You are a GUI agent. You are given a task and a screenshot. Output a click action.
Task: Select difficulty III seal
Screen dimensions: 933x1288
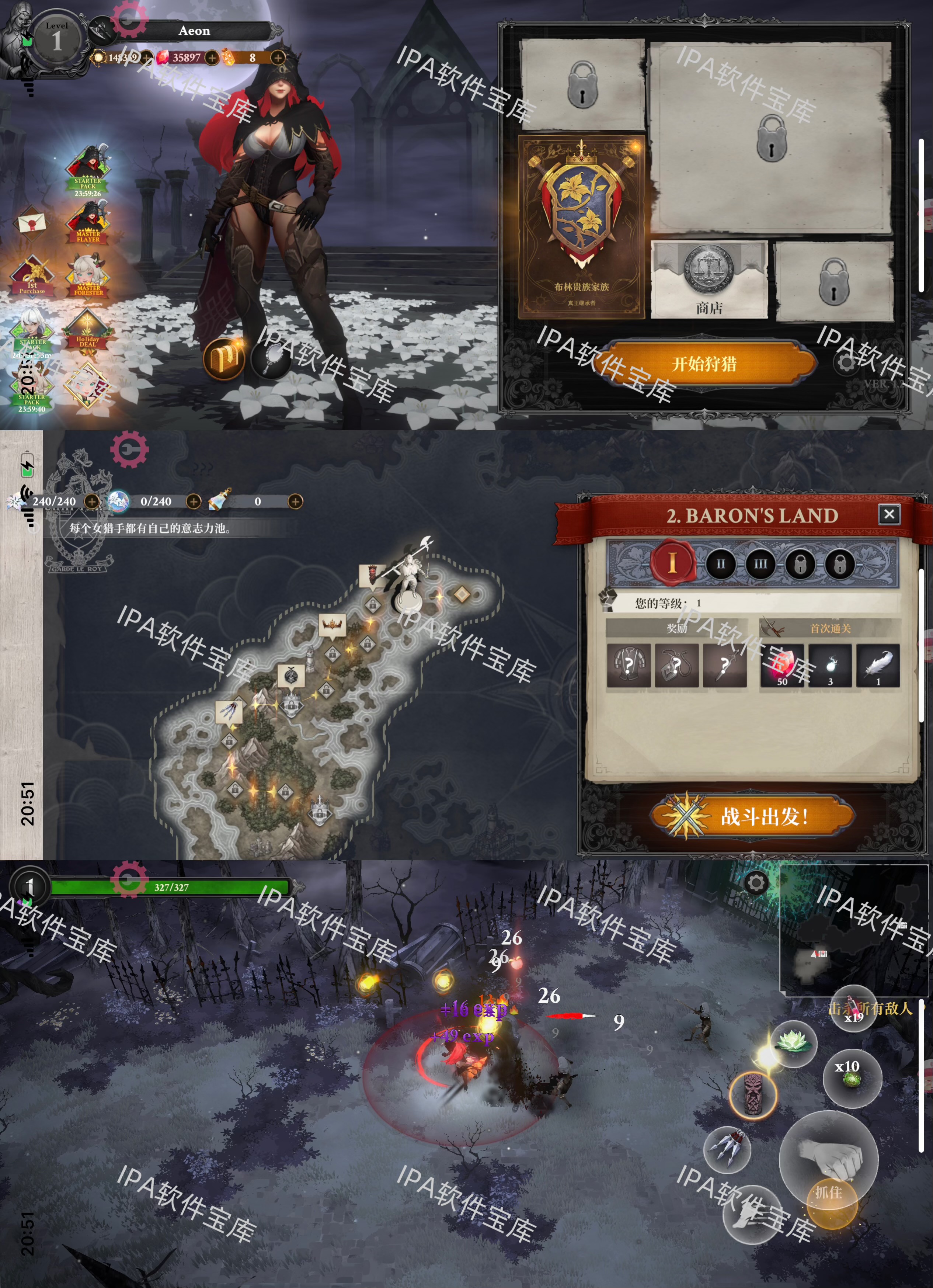click(760, 565)
